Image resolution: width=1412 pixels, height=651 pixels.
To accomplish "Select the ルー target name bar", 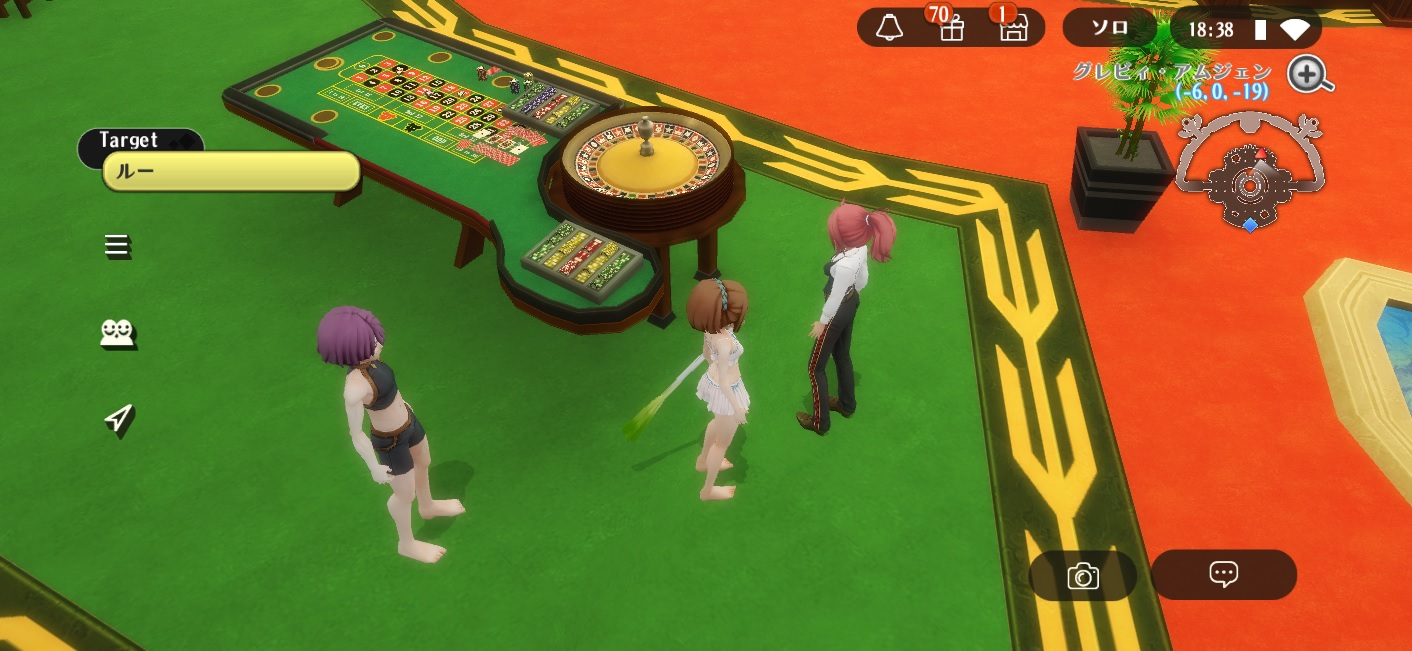I will [x=231, y=171].
